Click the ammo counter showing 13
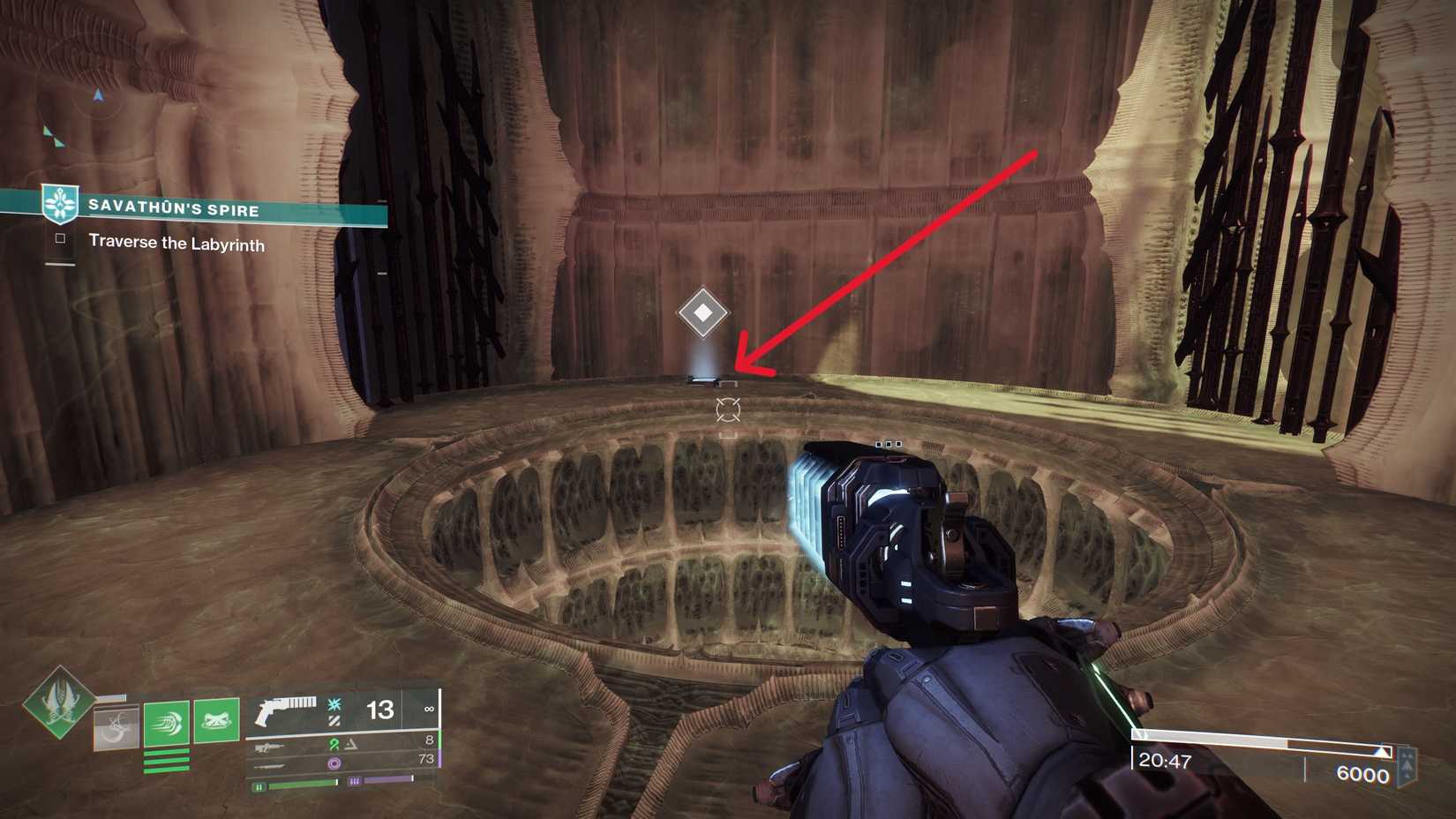This screenshot has width=1456, height=819. tap(379, 709)
